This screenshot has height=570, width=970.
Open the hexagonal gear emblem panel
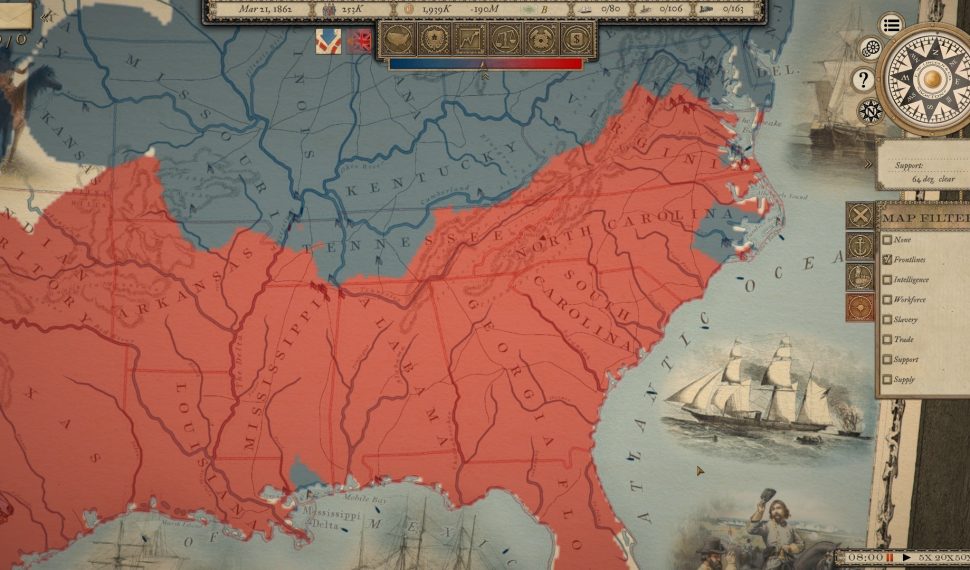(540, 39)
